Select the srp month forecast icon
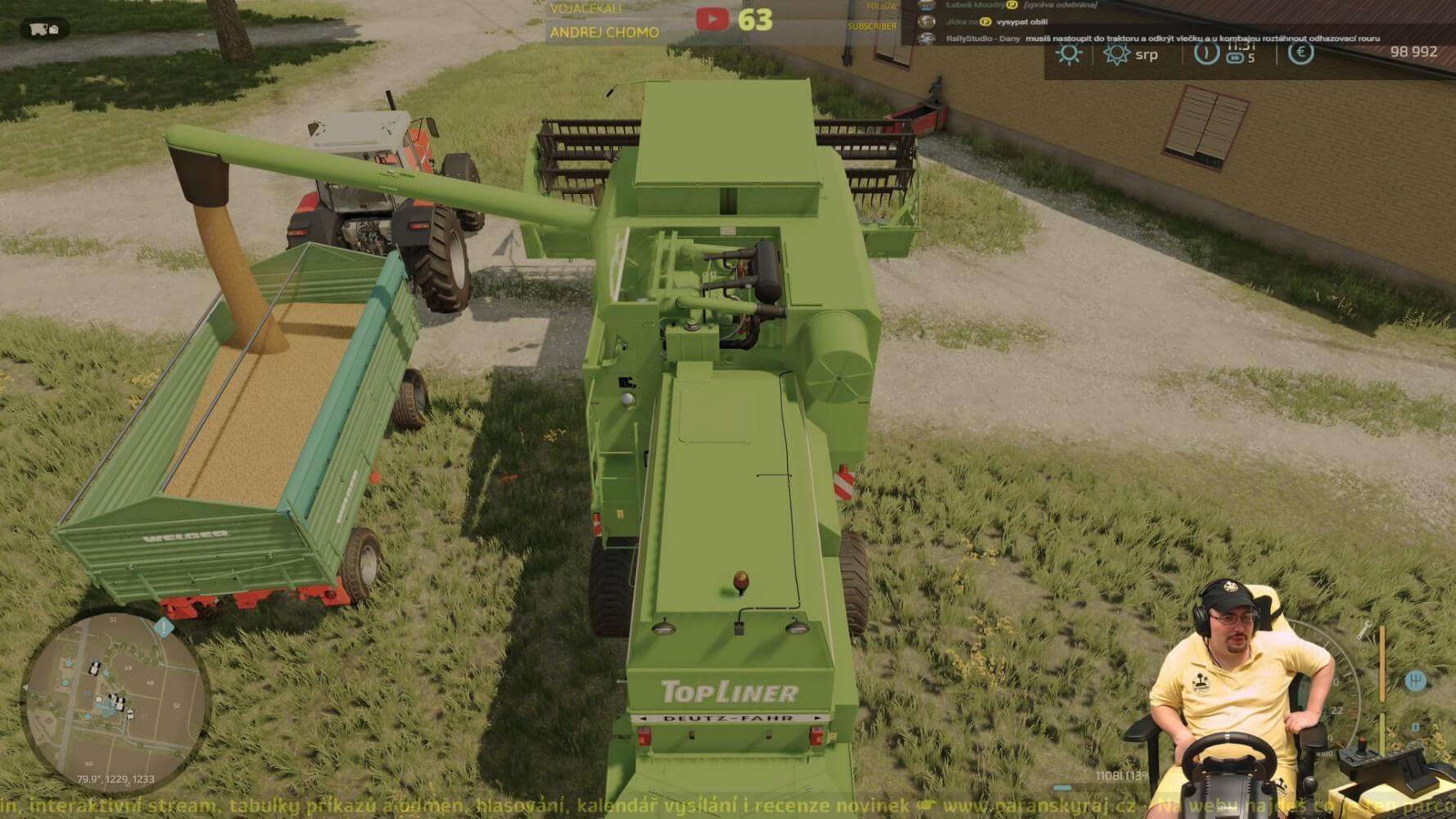Viewport: 1456px width, 819px height. coord(1116,55)
